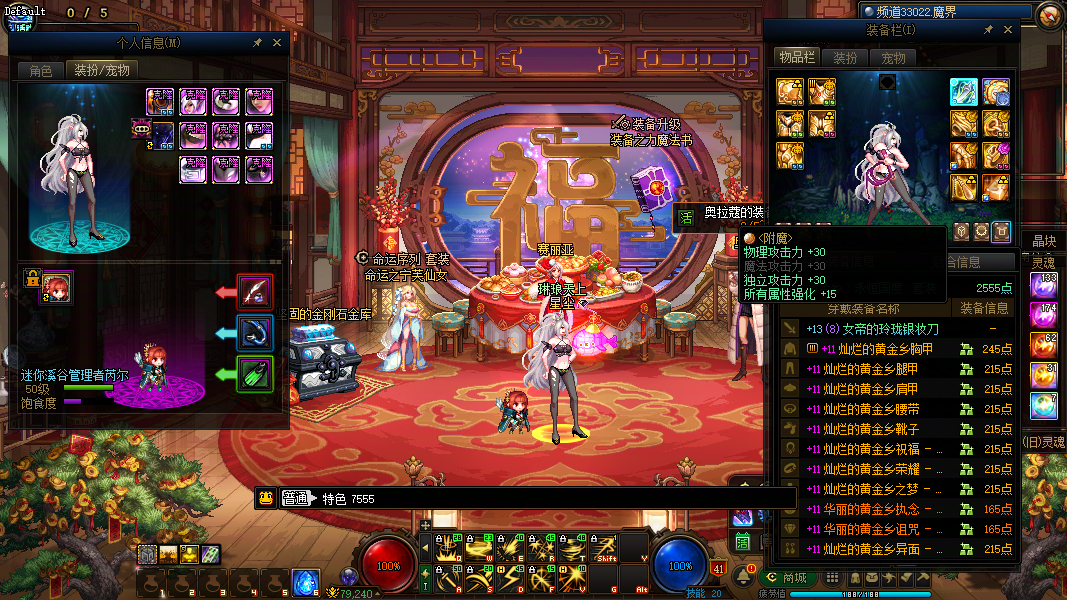Image resolution: width=1067 pixels, height=600 pixels.
Task: Select the equipped weapon slot with cyan border
Action: (x=964, y=92)
